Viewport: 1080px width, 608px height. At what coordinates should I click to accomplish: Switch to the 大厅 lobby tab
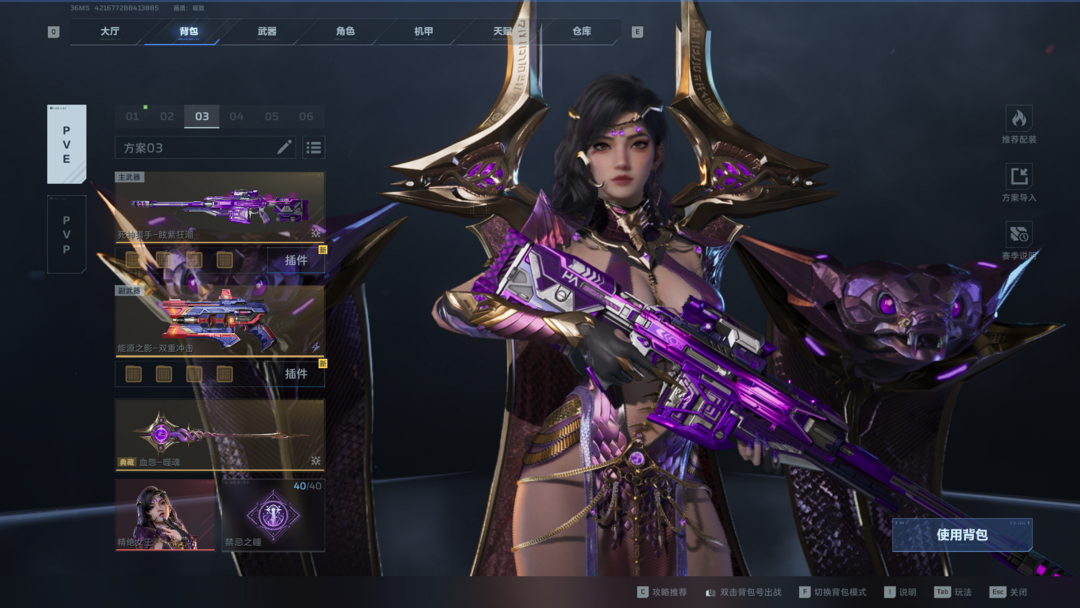point(110,32)
